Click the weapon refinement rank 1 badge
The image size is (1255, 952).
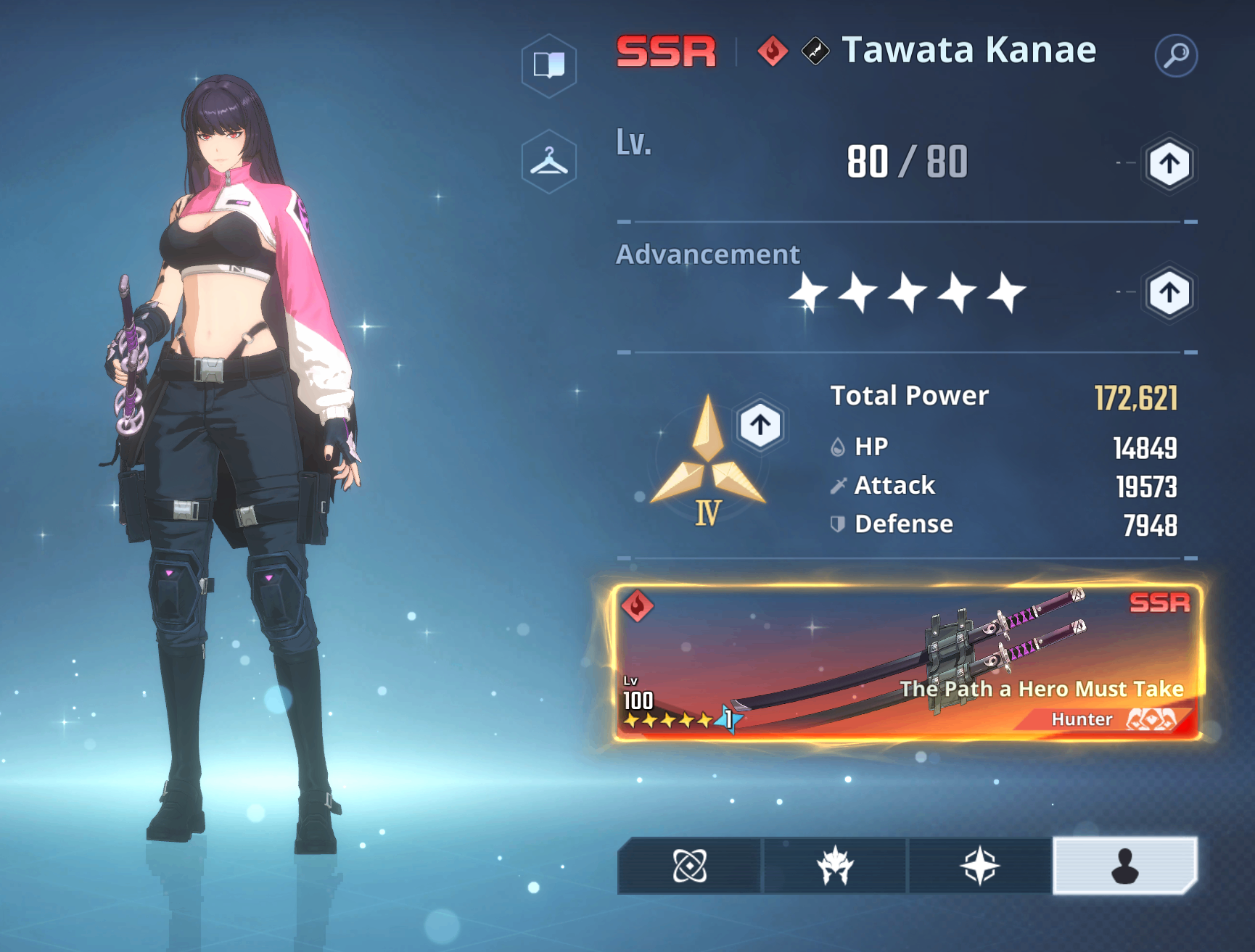click(727, 720)
